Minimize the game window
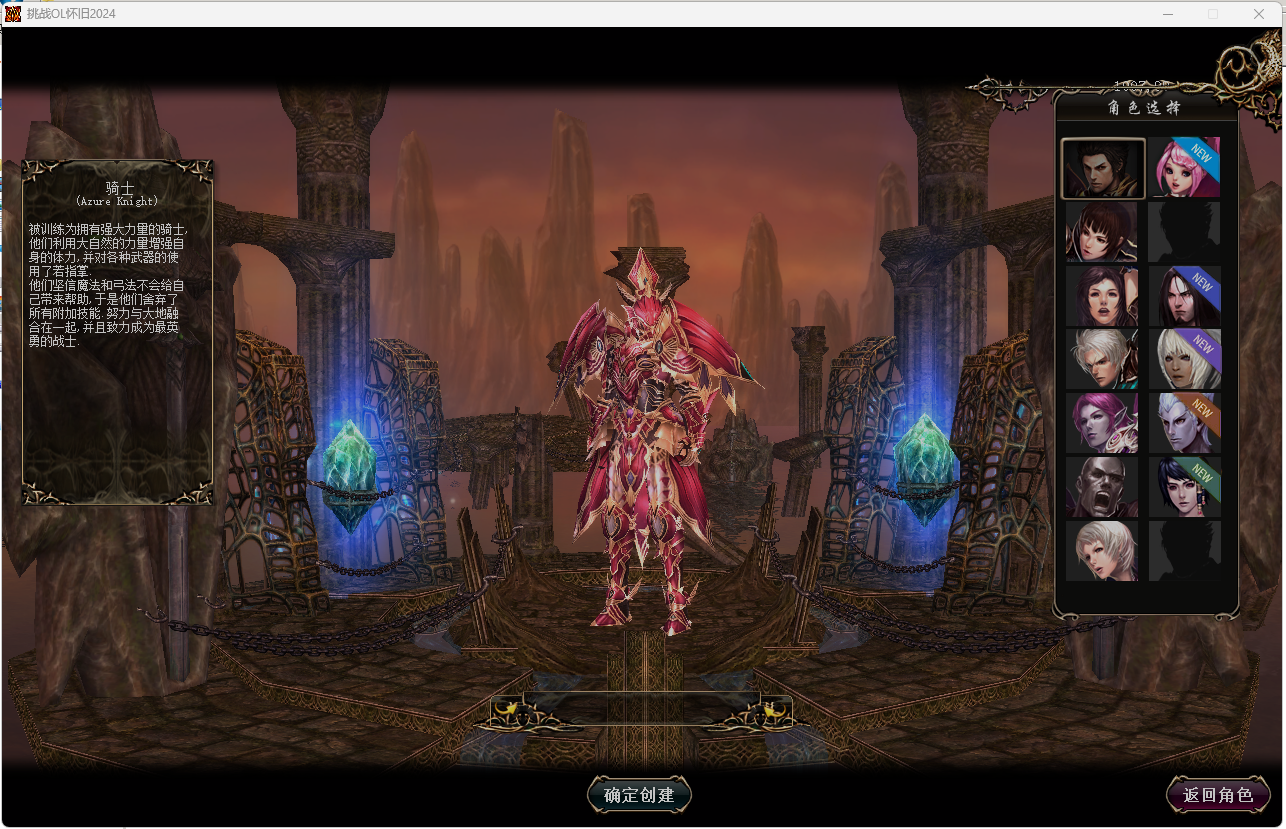The image size is (1286, 829). click(1168, 14)
